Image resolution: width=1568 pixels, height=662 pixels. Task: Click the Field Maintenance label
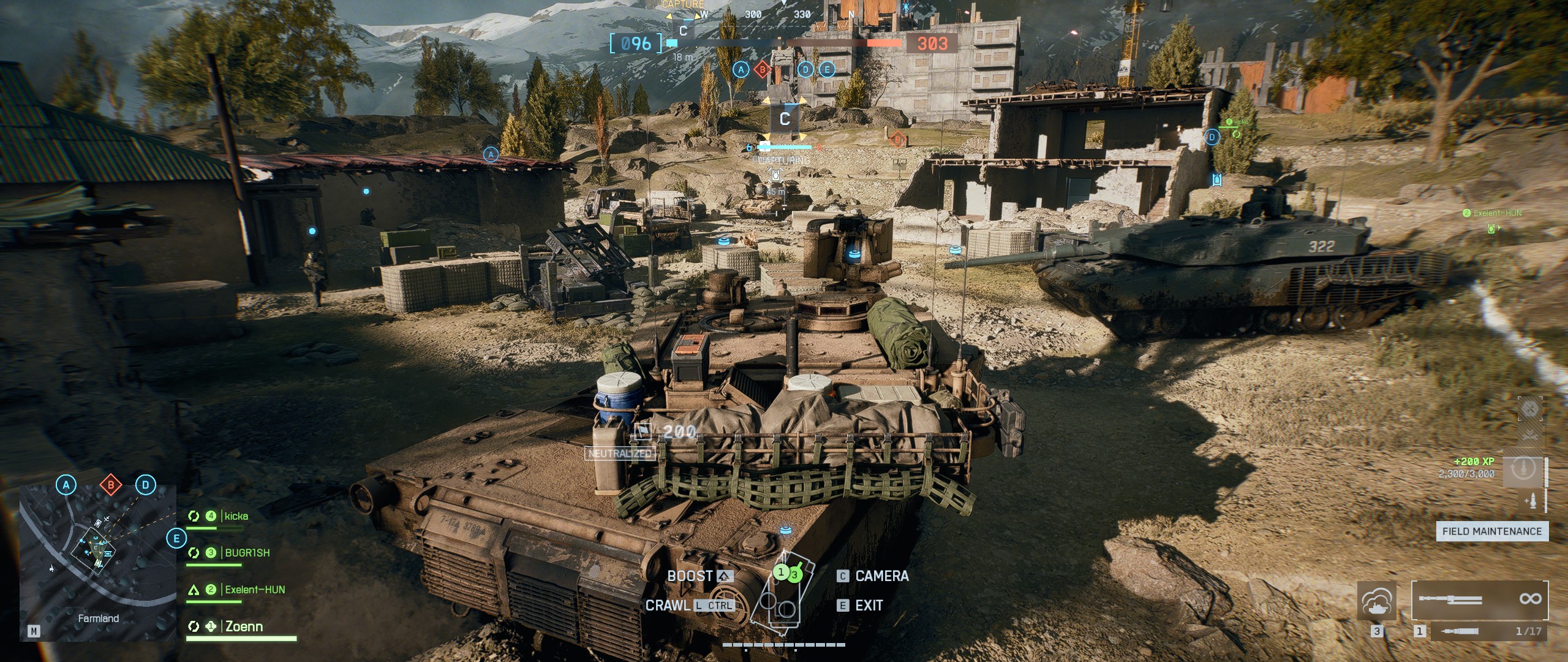(1491, 531)
